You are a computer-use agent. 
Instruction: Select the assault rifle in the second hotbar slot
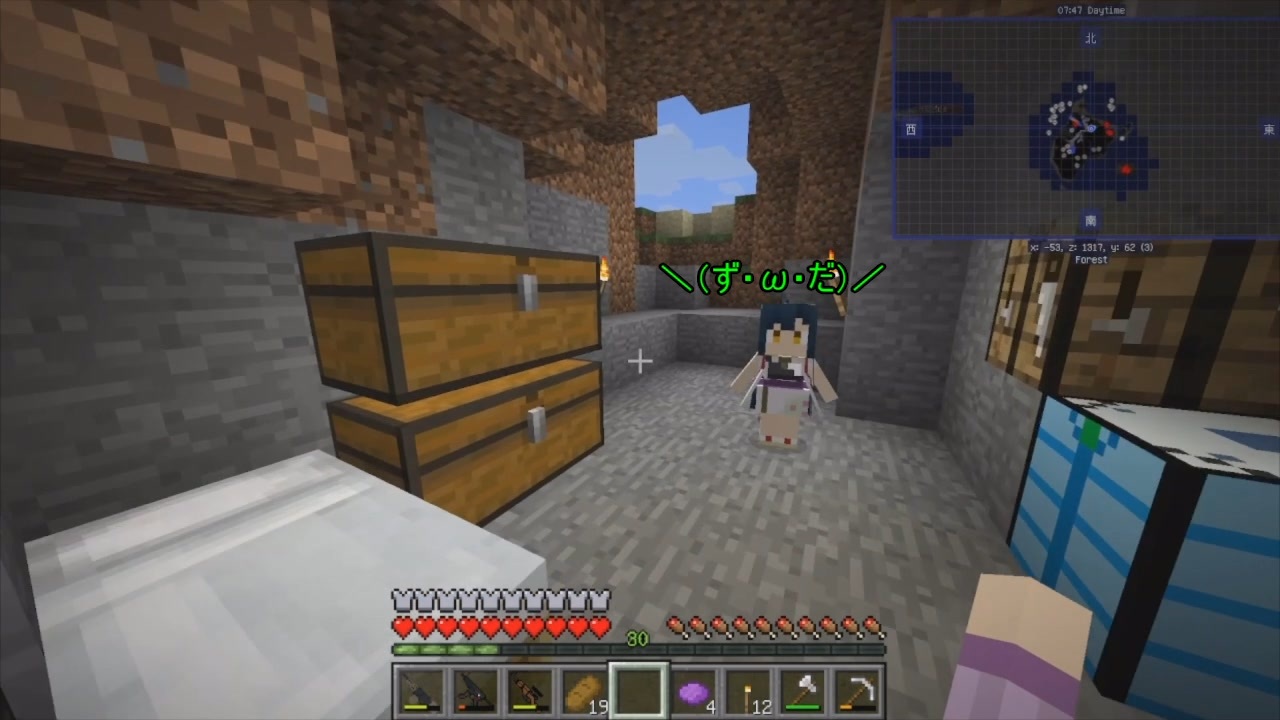point(475,690)
